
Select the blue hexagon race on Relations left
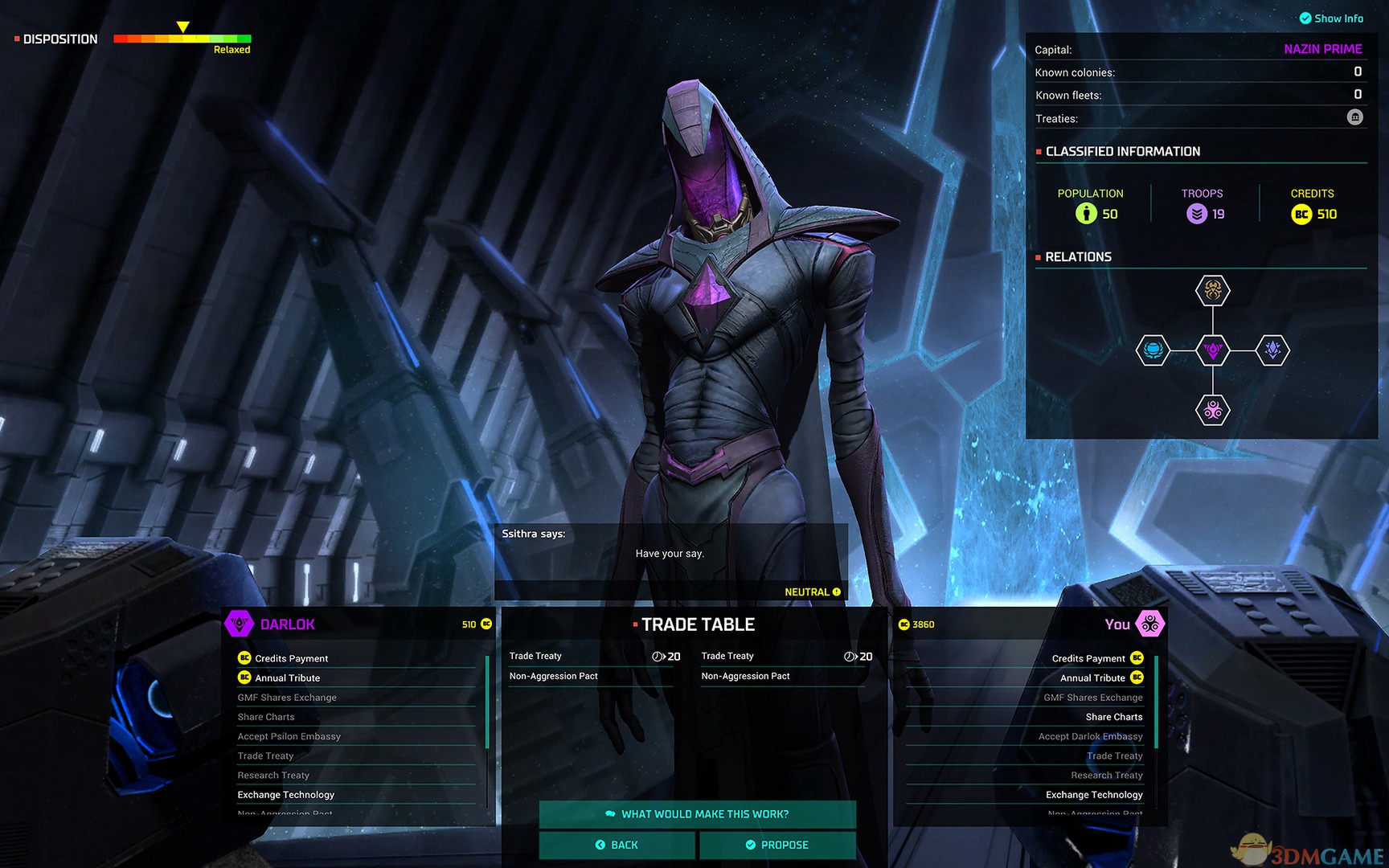pyautogui.click(x=1153, y=350)
